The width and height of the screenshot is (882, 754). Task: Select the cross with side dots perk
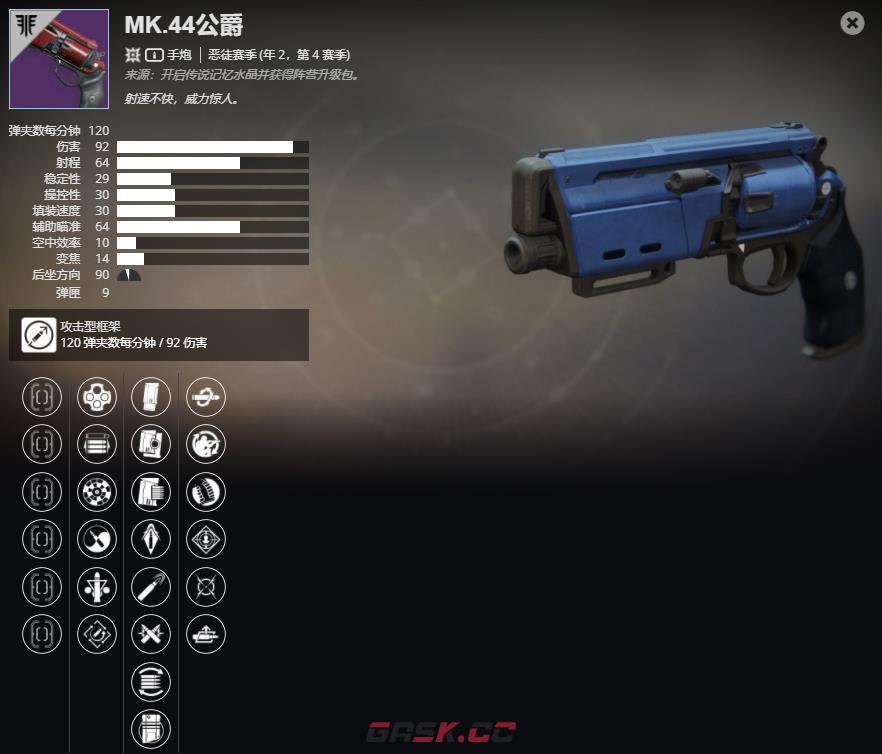pyautogui.click(x=96, y=587)
